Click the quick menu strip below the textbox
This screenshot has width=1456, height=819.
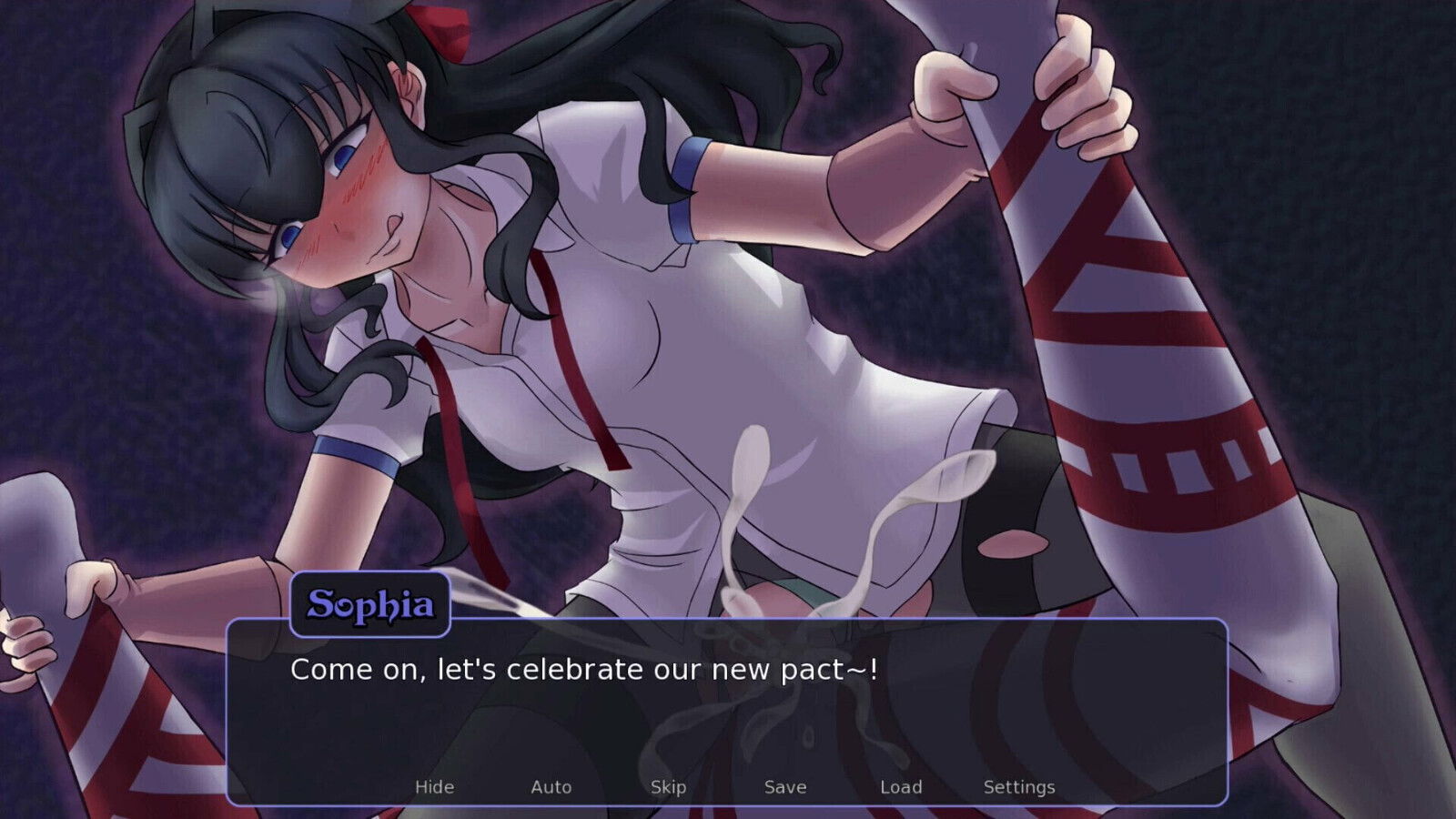728,786
